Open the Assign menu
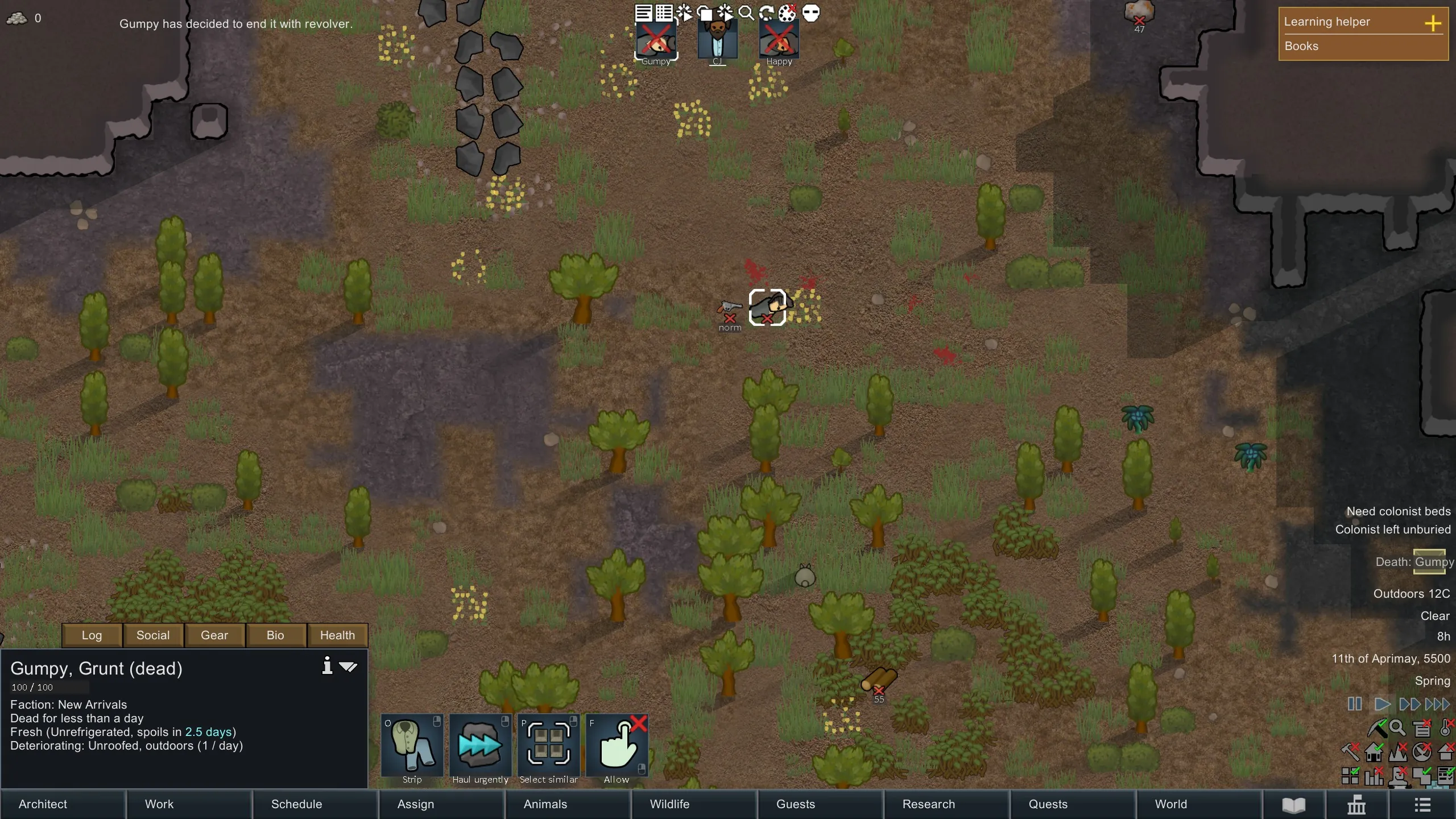Viewport: 1456px width, 819px height. pos(441,804)
